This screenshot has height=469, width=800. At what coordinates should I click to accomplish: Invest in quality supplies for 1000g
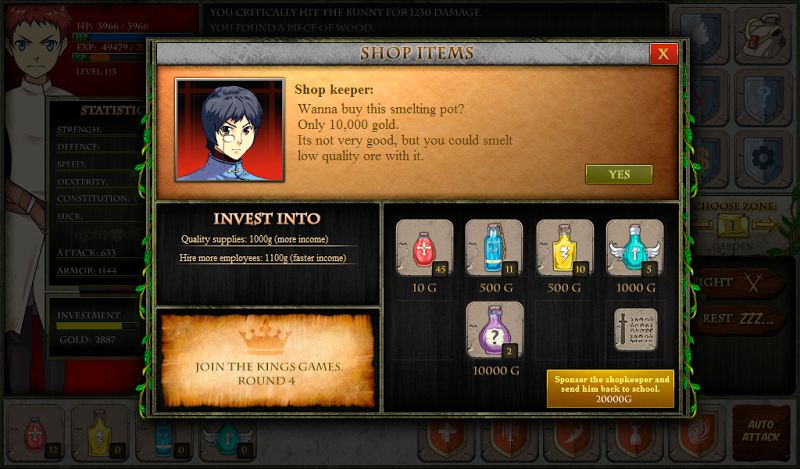point(267,239)
